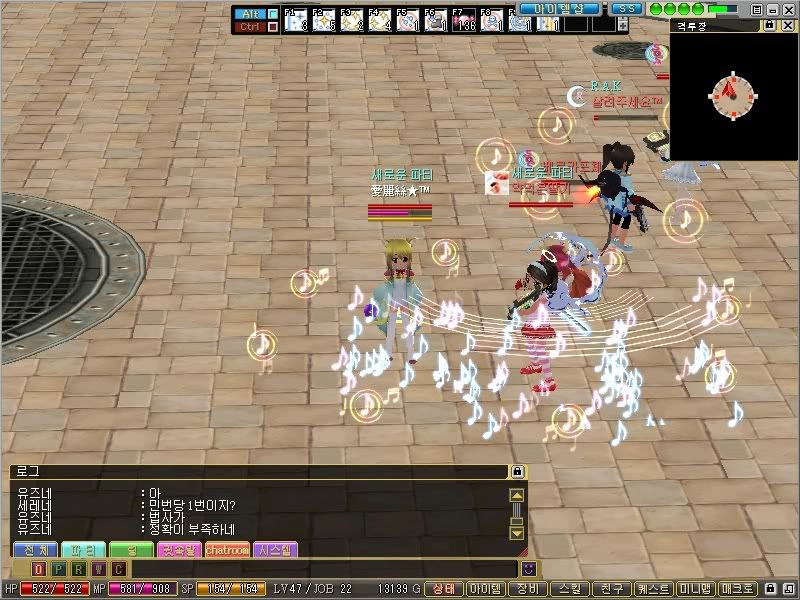Click the compass minimap
800x600 pixels.
tap(733, 93)
